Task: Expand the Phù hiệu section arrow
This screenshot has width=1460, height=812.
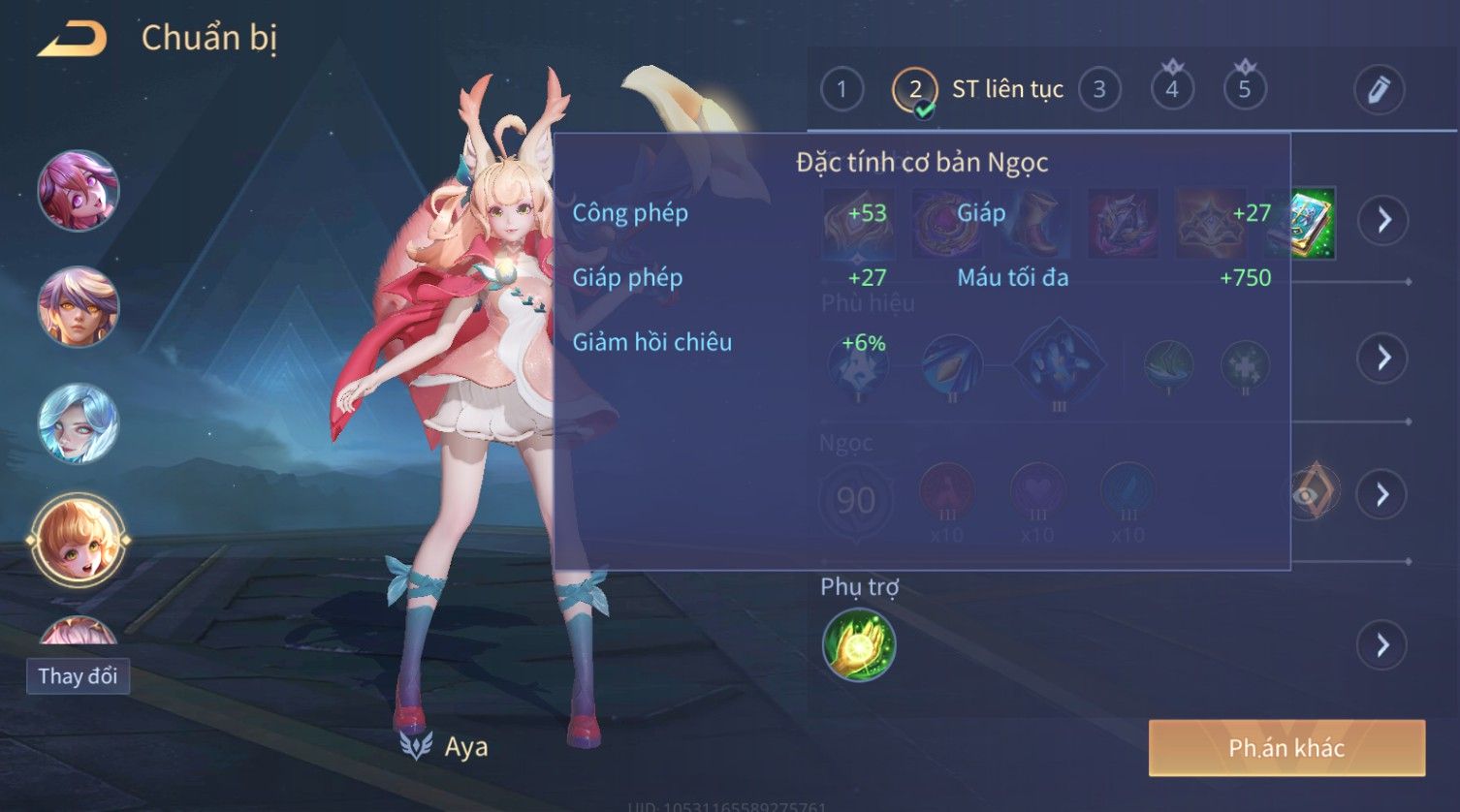Action: (1383, 359)
